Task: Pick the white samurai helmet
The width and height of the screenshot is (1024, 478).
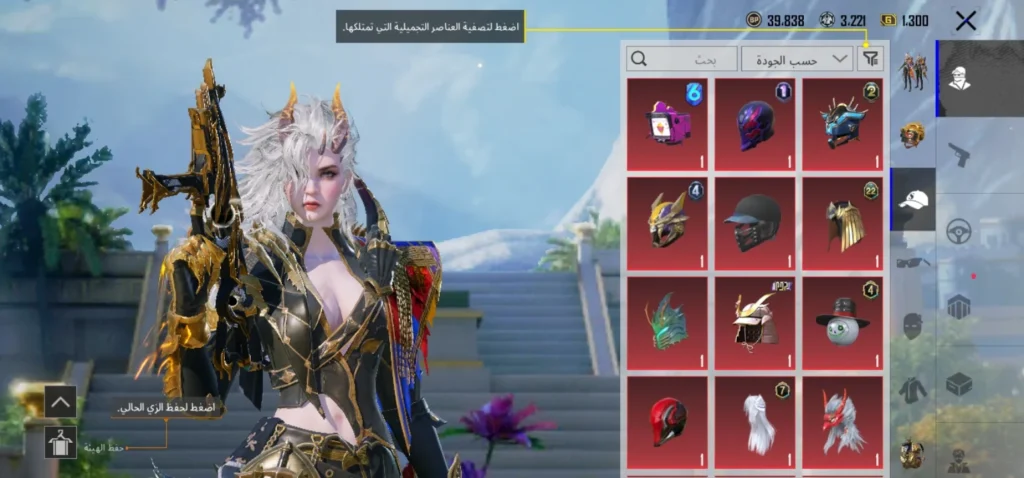Action: (755, 323)
